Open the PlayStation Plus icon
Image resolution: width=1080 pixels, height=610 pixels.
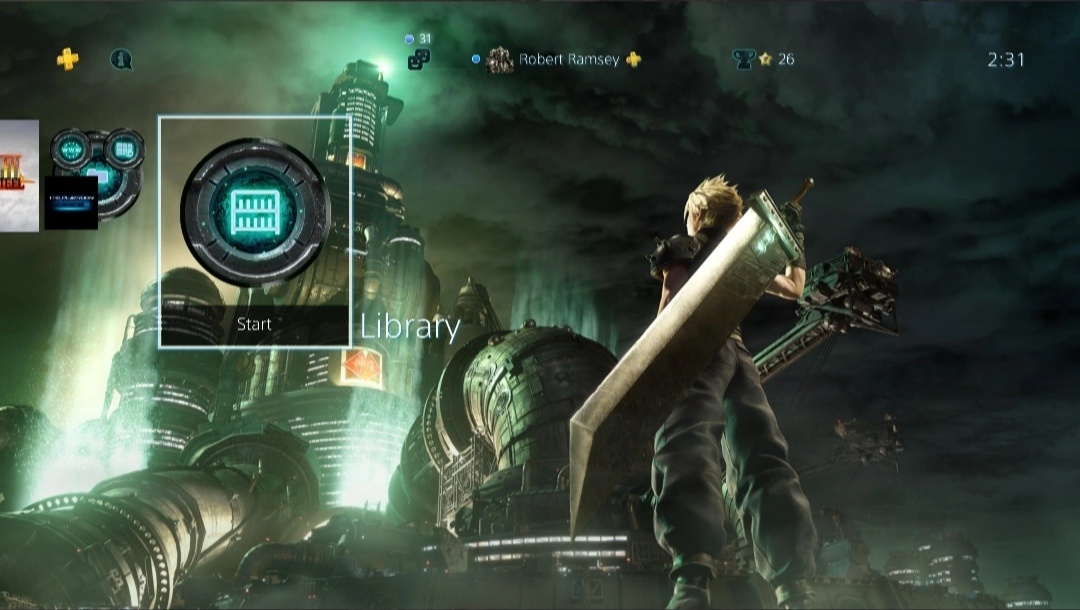[x=68, y=60]
